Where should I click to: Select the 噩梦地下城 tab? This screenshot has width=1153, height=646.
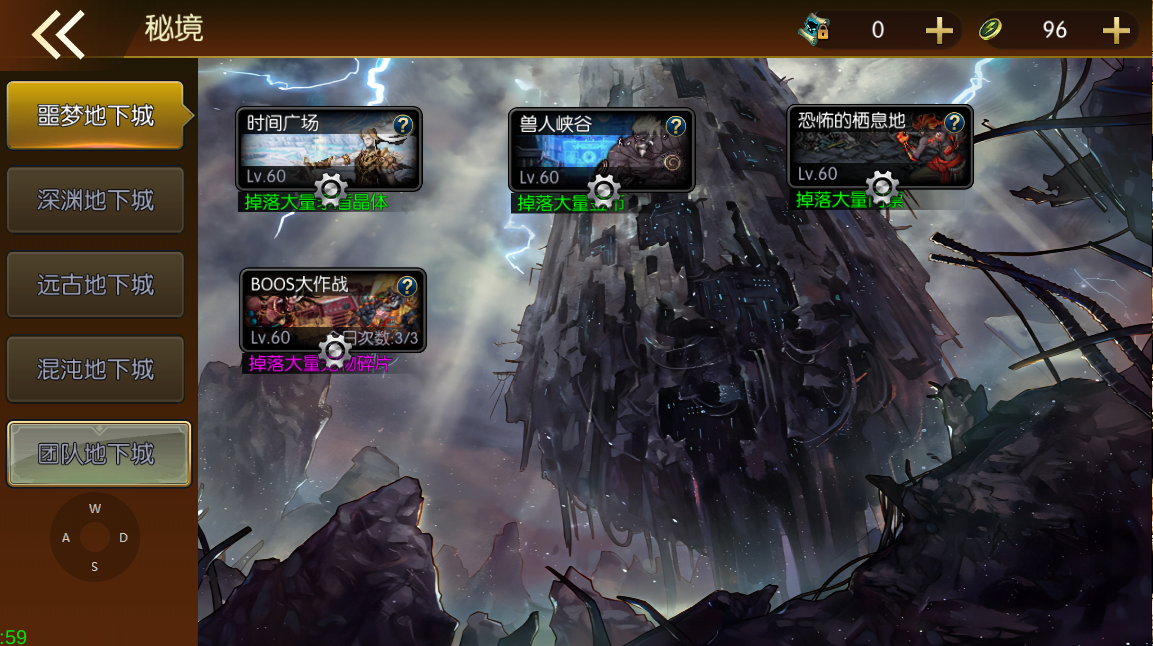pos(95,116)
